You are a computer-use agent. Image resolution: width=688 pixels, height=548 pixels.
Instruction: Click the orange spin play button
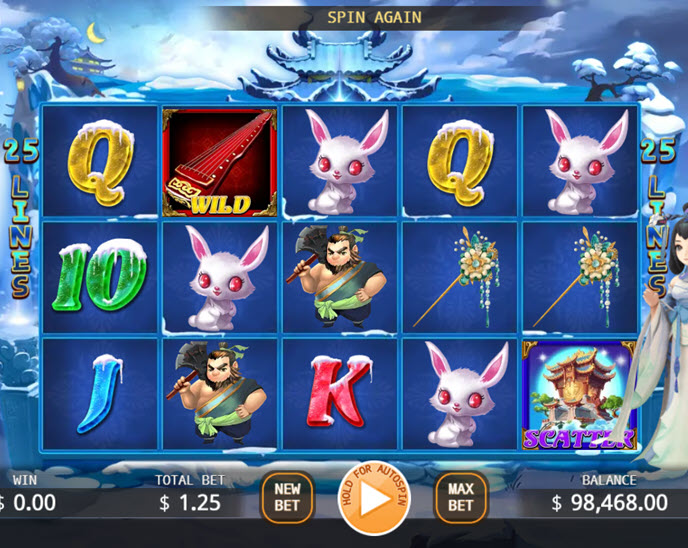pos(374,497)
